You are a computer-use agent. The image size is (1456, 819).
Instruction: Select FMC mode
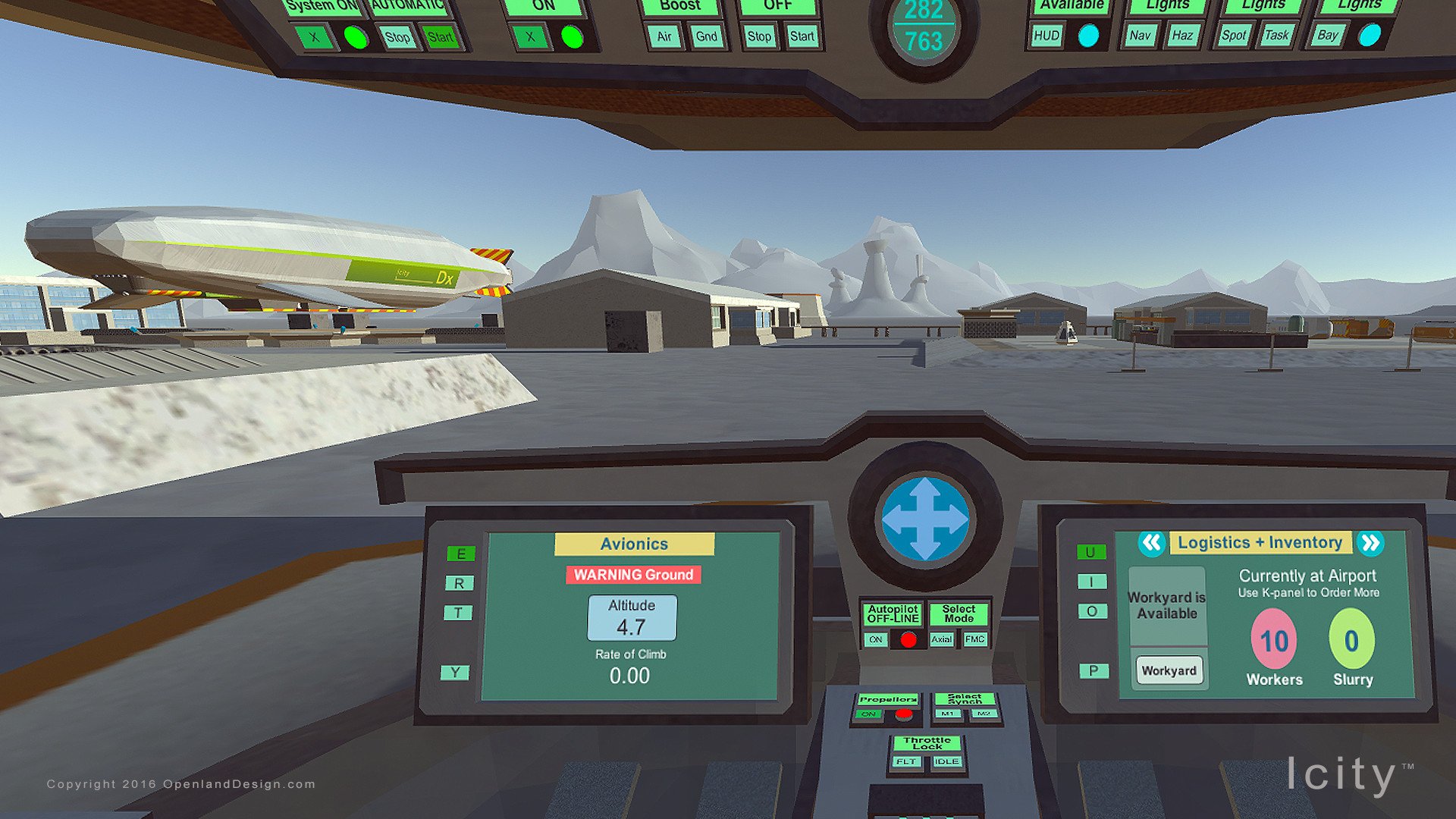tap(975, 640)
